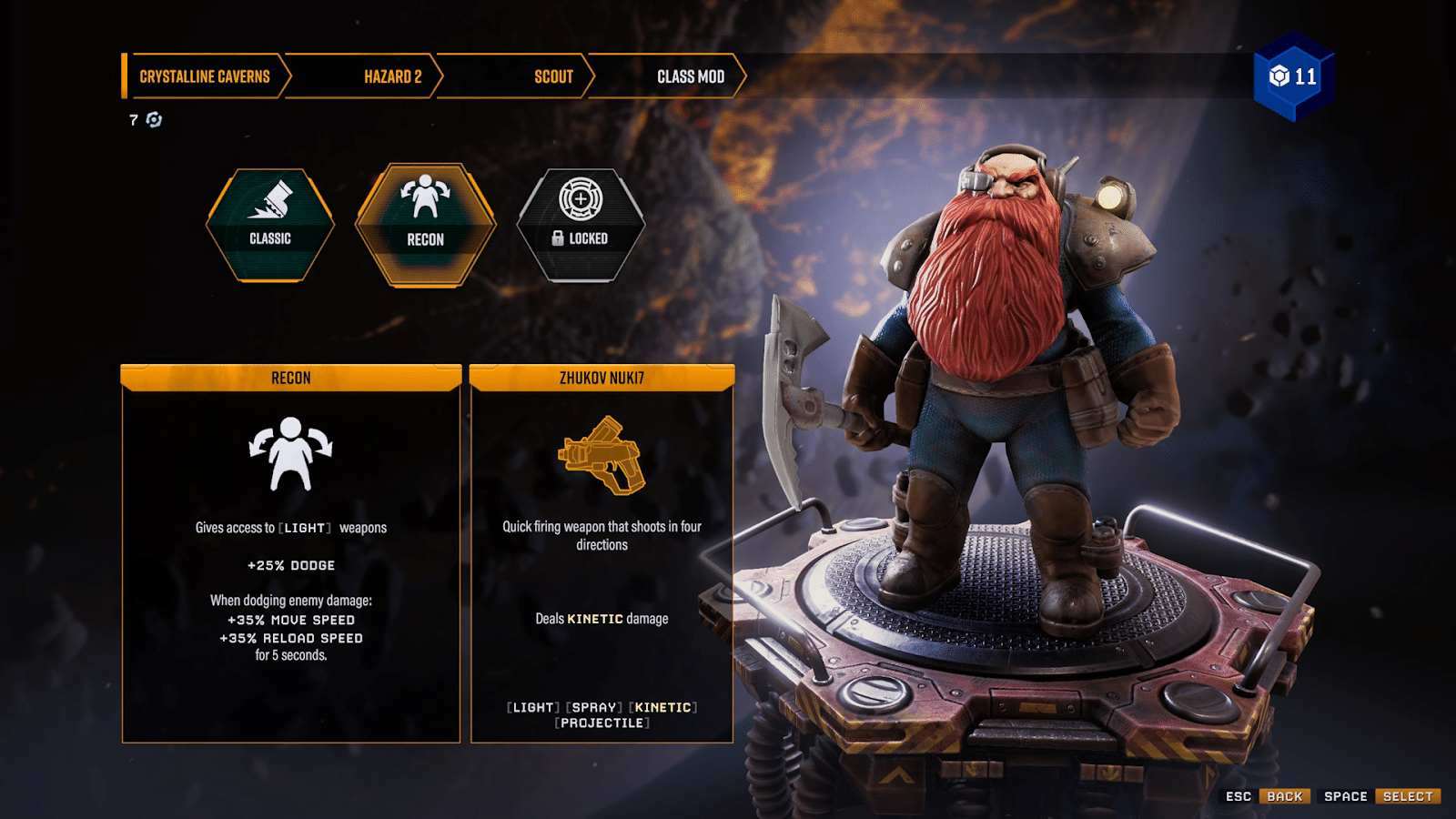Viewport: 1456px width, 819px height.
Task: Click the Zhukov NUK17 weapon icon
Action: click(x=602, y=454)
